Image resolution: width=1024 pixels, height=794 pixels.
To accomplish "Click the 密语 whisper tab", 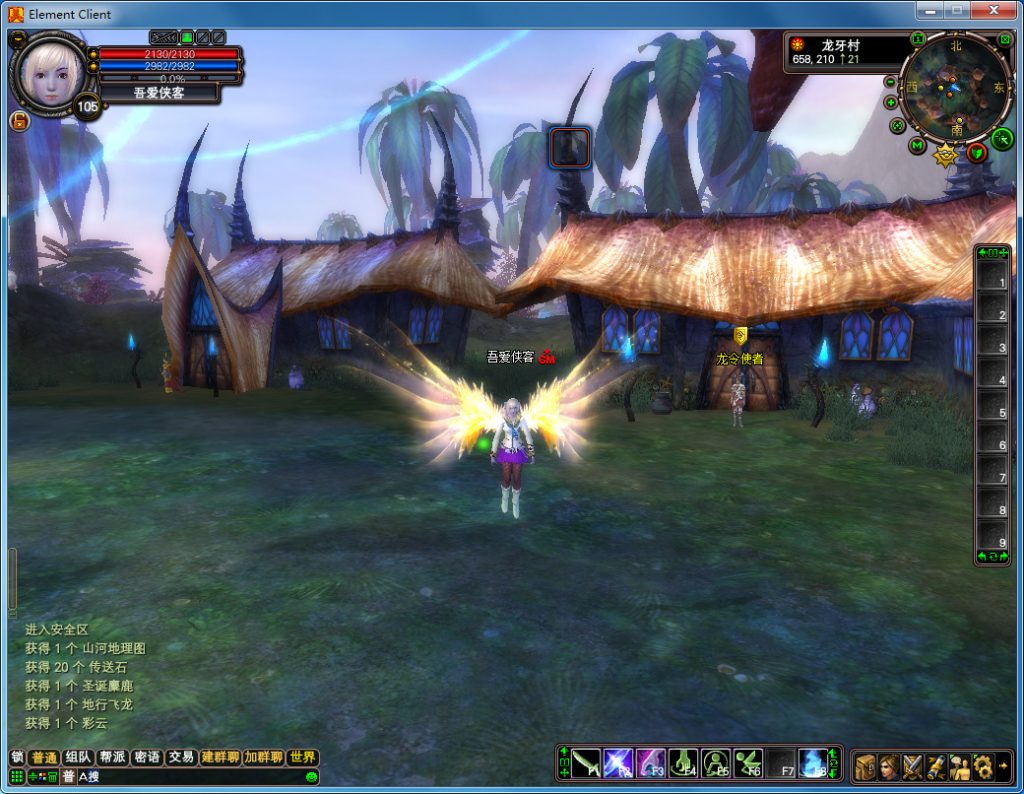I will pos(146,757).
